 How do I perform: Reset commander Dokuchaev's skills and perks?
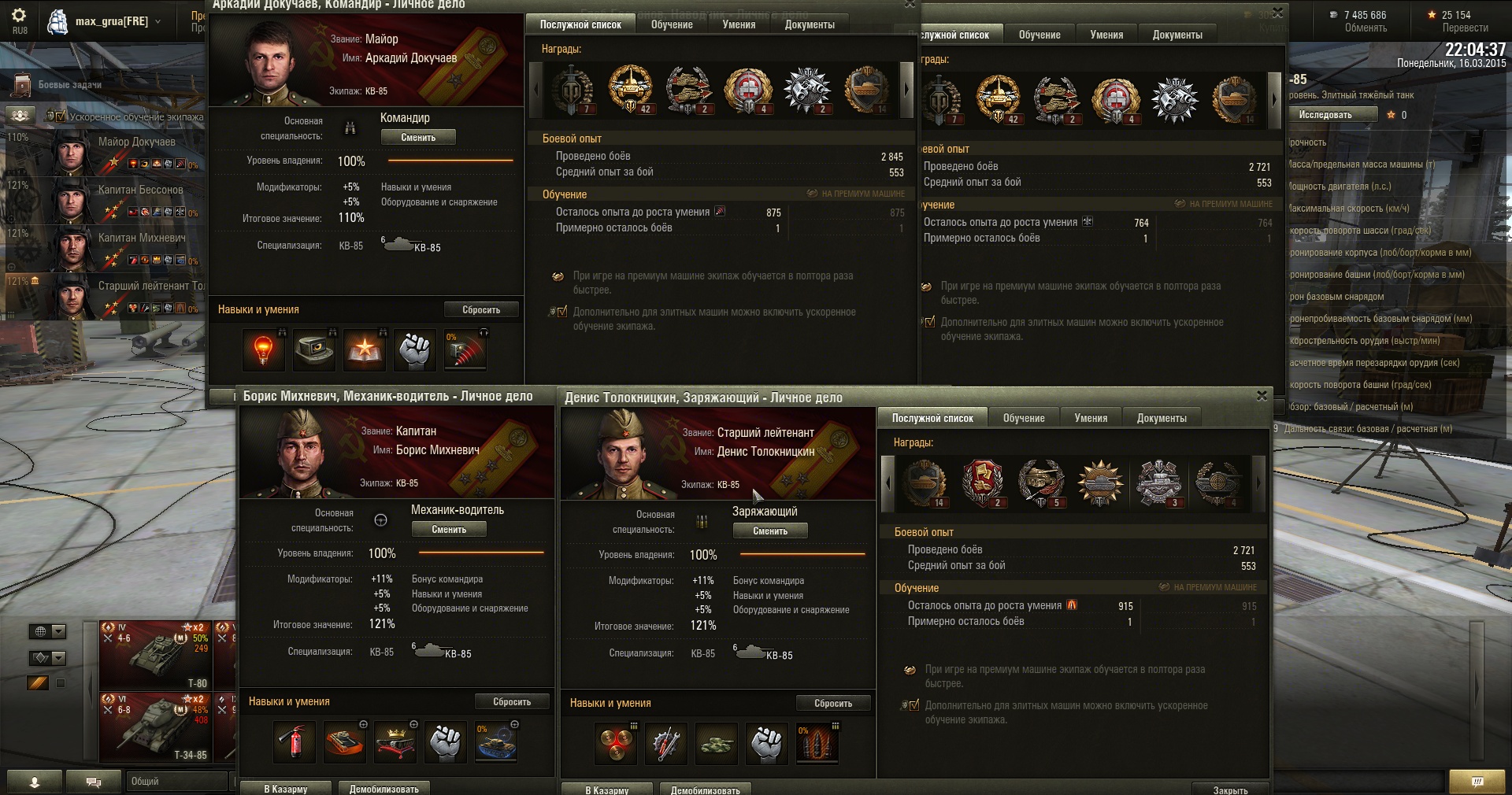(481, 310)
